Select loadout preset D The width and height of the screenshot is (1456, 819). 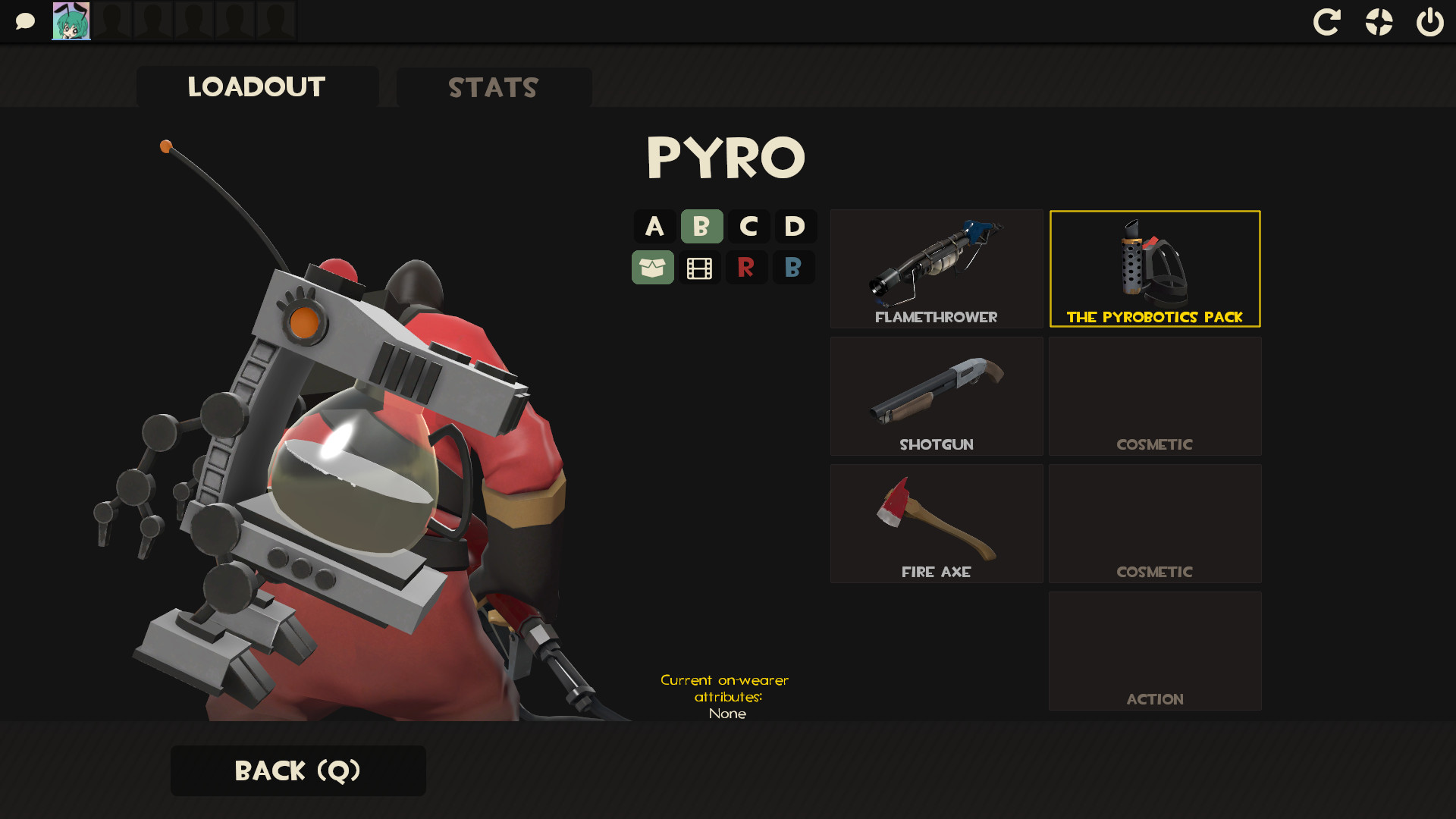coord(794,226)
